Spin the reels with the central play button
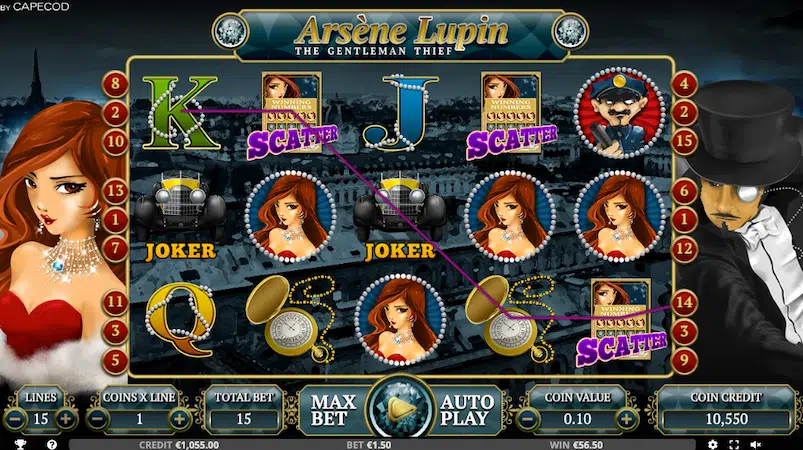 [401, 408]
